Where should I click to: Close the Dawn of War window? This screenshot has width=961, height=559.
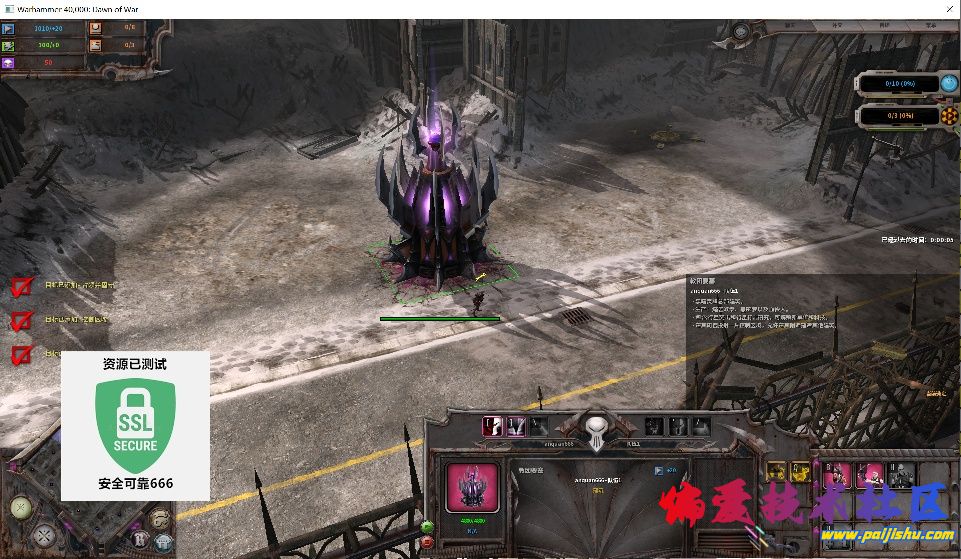coord(945,8)
